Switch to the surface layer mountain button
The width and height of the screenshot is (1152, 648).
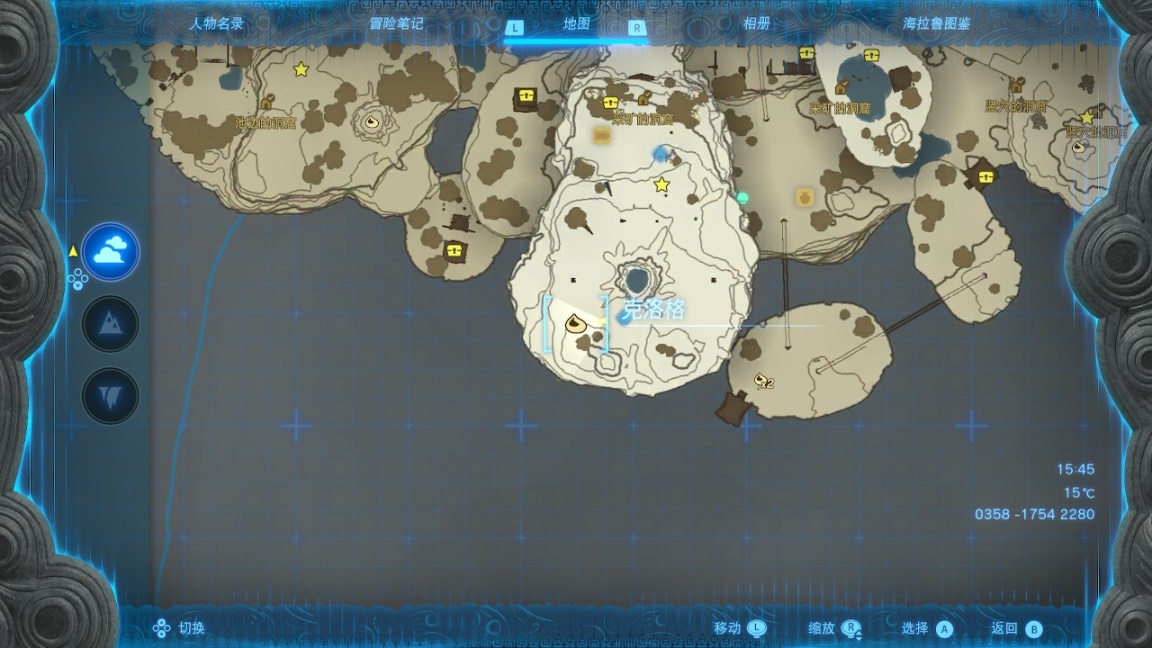tap(110, 323)
